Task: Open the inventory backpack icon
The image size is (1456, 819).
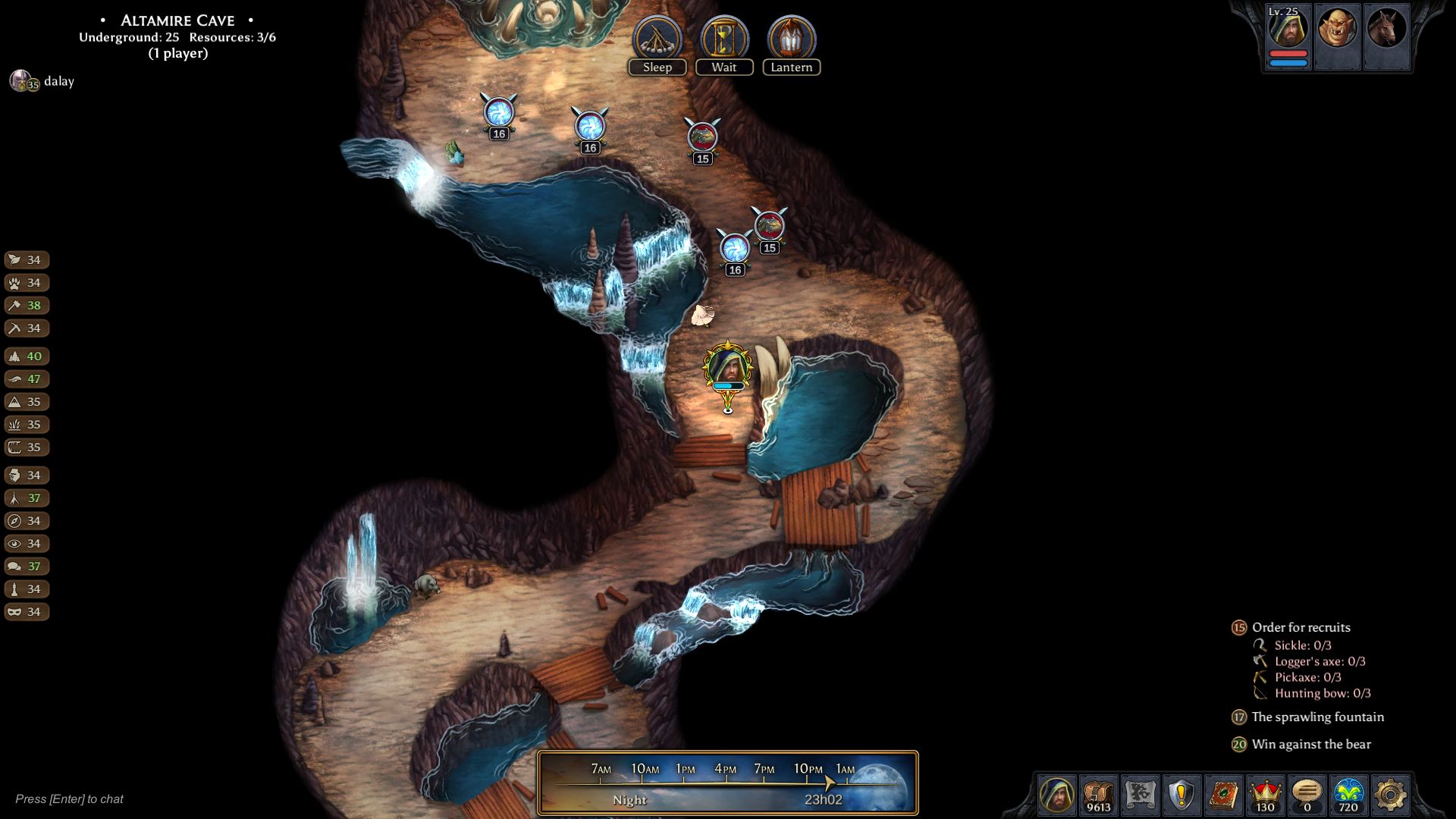Action: pos(1097,792)
